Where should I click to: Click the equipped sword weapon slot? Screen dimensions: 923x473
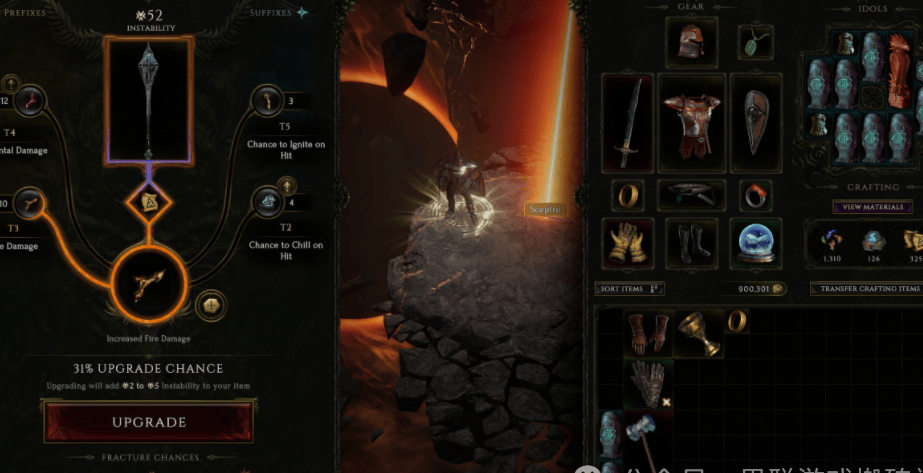coord(628,121)
